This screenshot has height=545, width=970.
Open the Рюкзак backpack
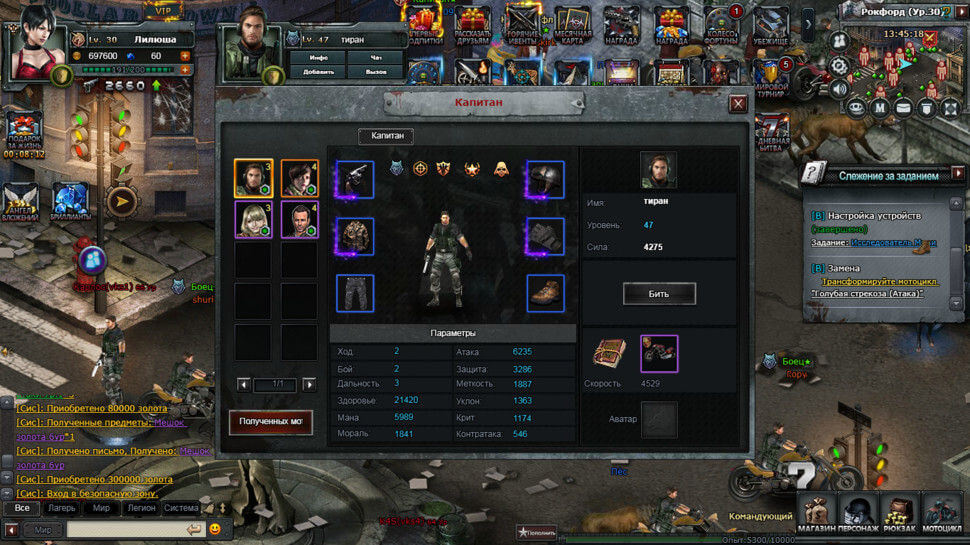coord(900,512)
